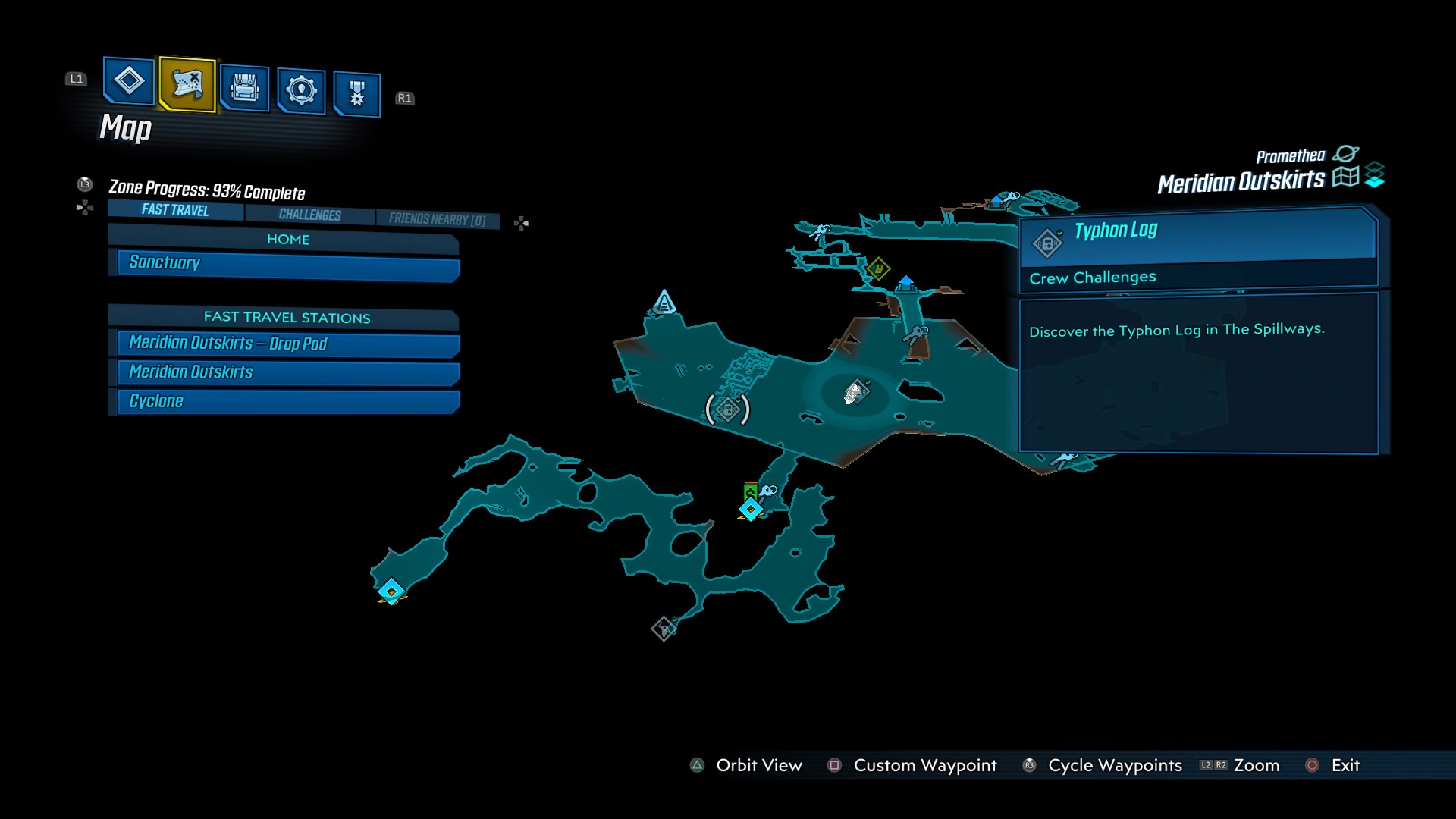Show the Fast Travel list tab
This screenshot has width=1456, height=819.
(175, 210)
